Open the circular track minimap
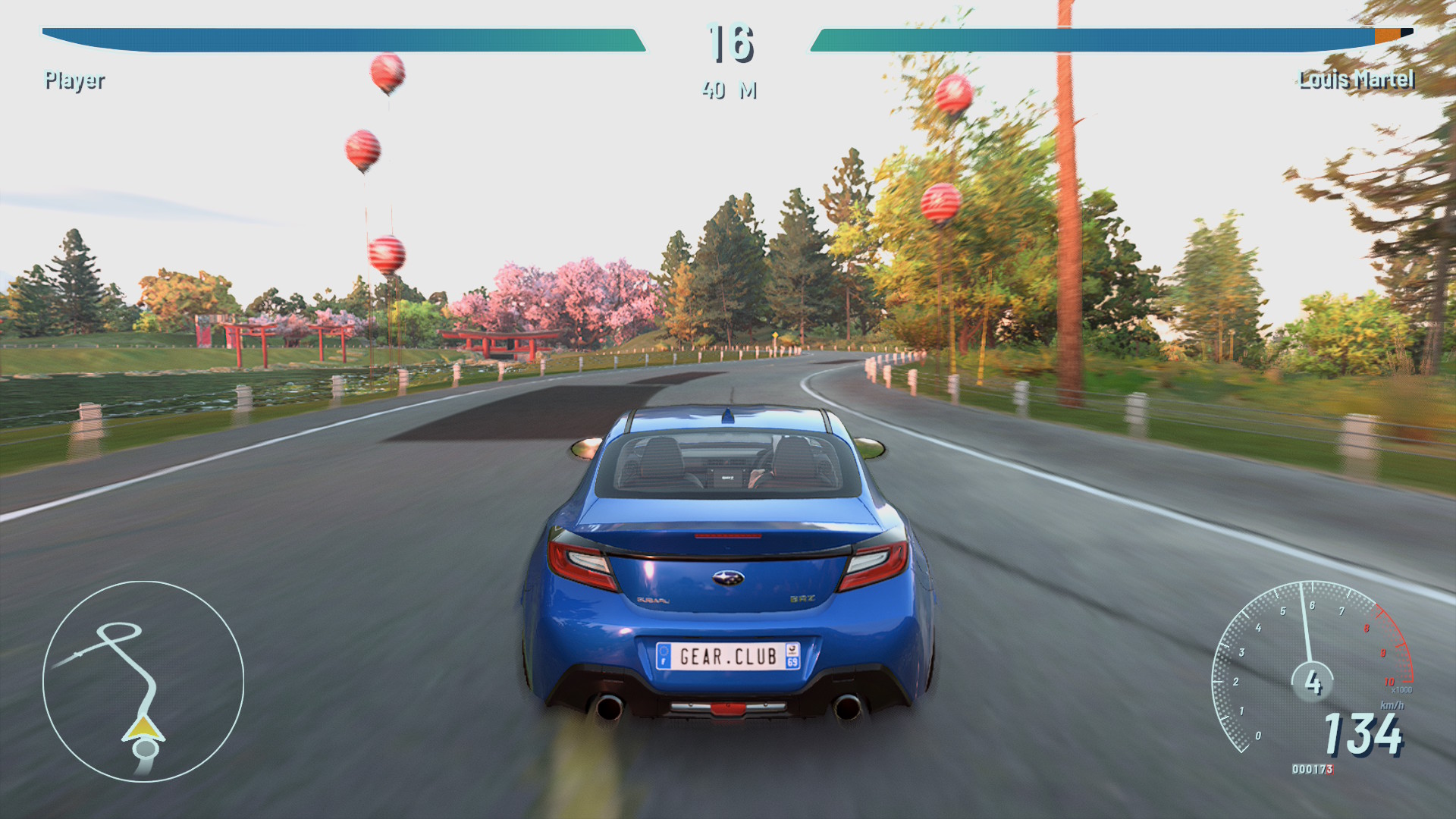Viewport: 1456px width, 819px height. (143, 681)
